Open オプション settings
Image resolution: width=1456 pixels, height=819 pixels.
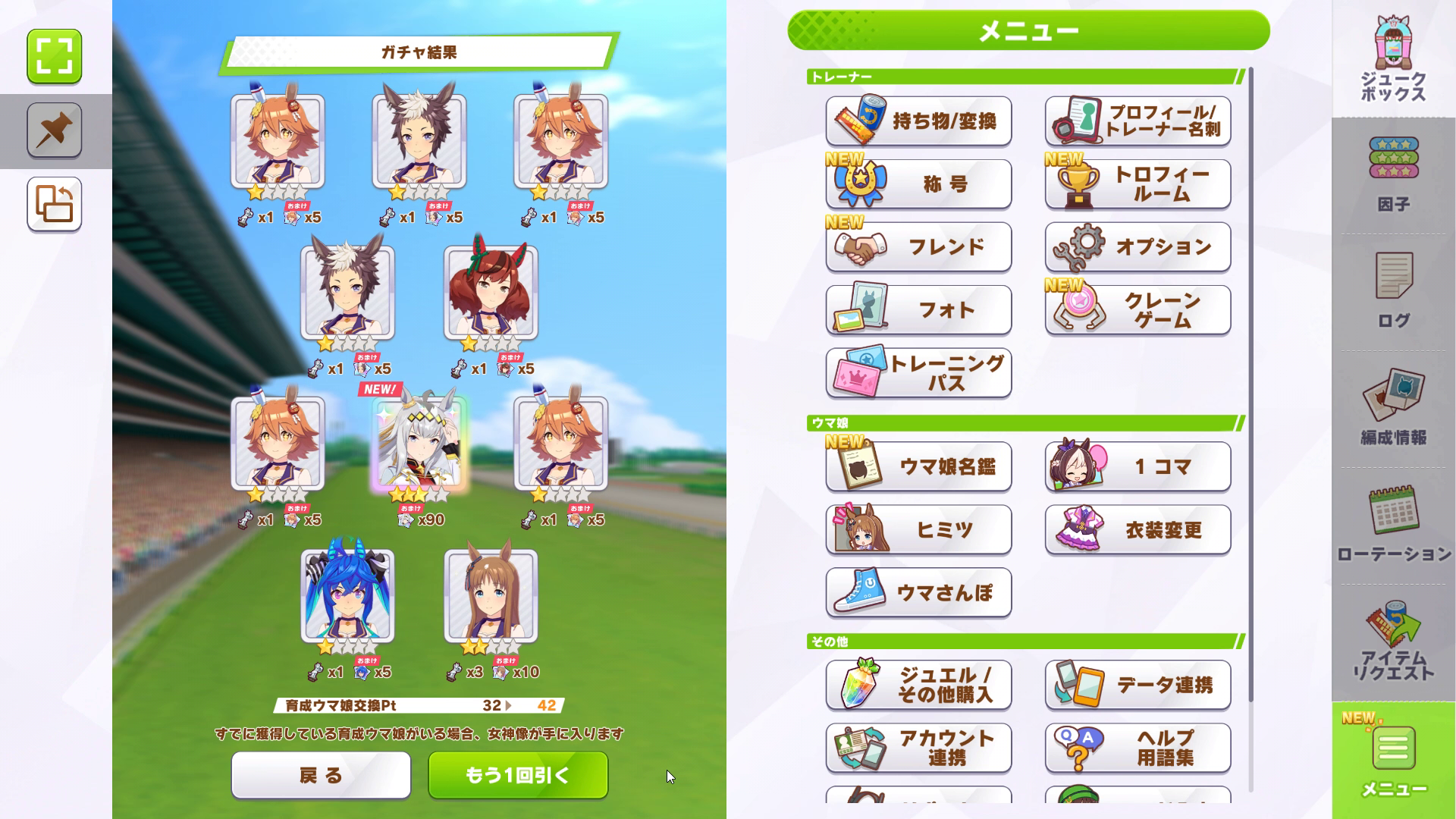tap(1137, 247)
